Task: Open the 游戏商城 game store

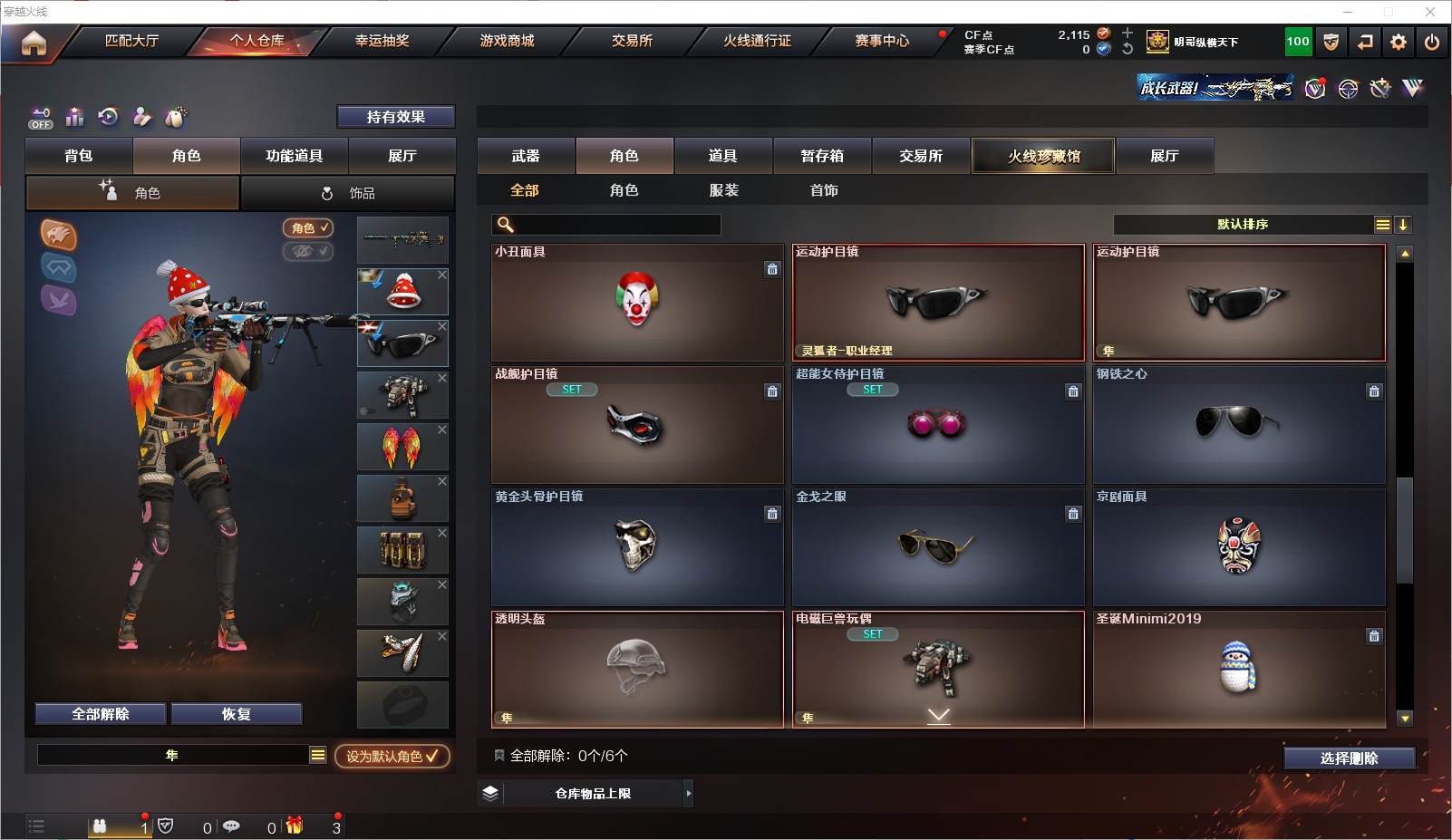Action: pyautogui.click(x=507, y=41)
